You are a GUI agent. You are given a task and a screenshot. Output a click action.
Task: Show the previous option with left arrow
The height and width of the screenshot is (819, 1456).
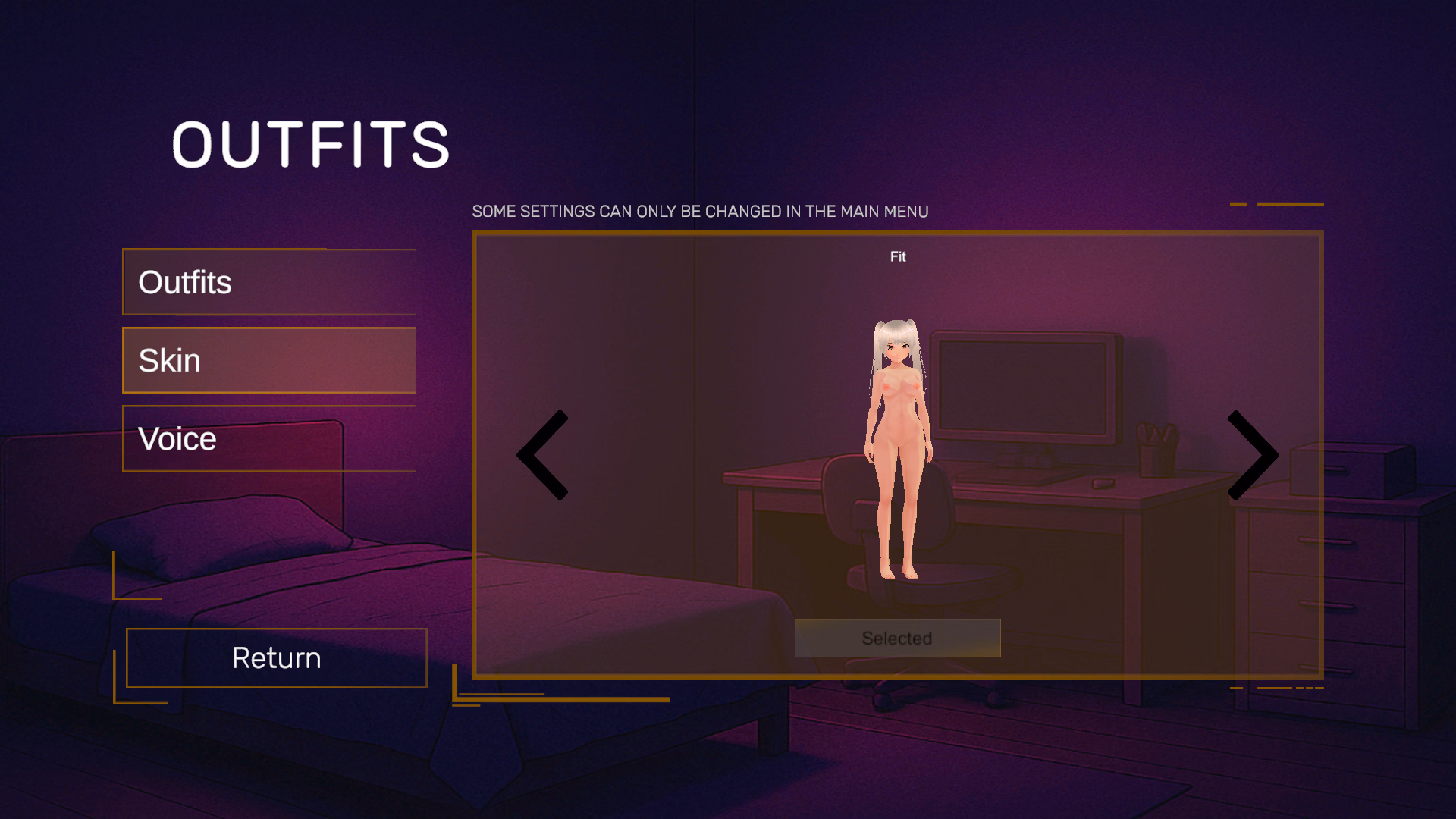click(543, 455)
